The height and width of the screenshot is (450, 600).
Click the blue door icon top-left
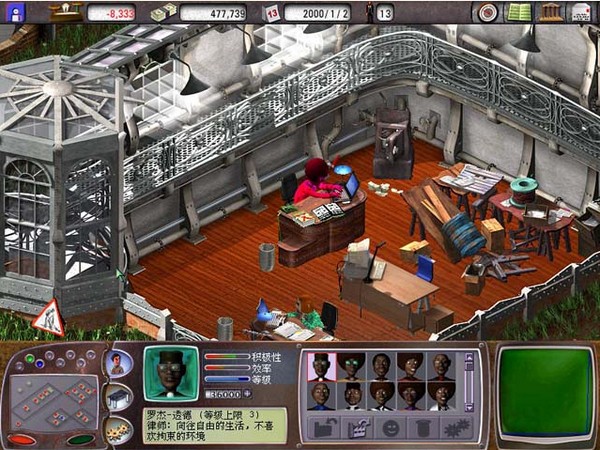13,12
